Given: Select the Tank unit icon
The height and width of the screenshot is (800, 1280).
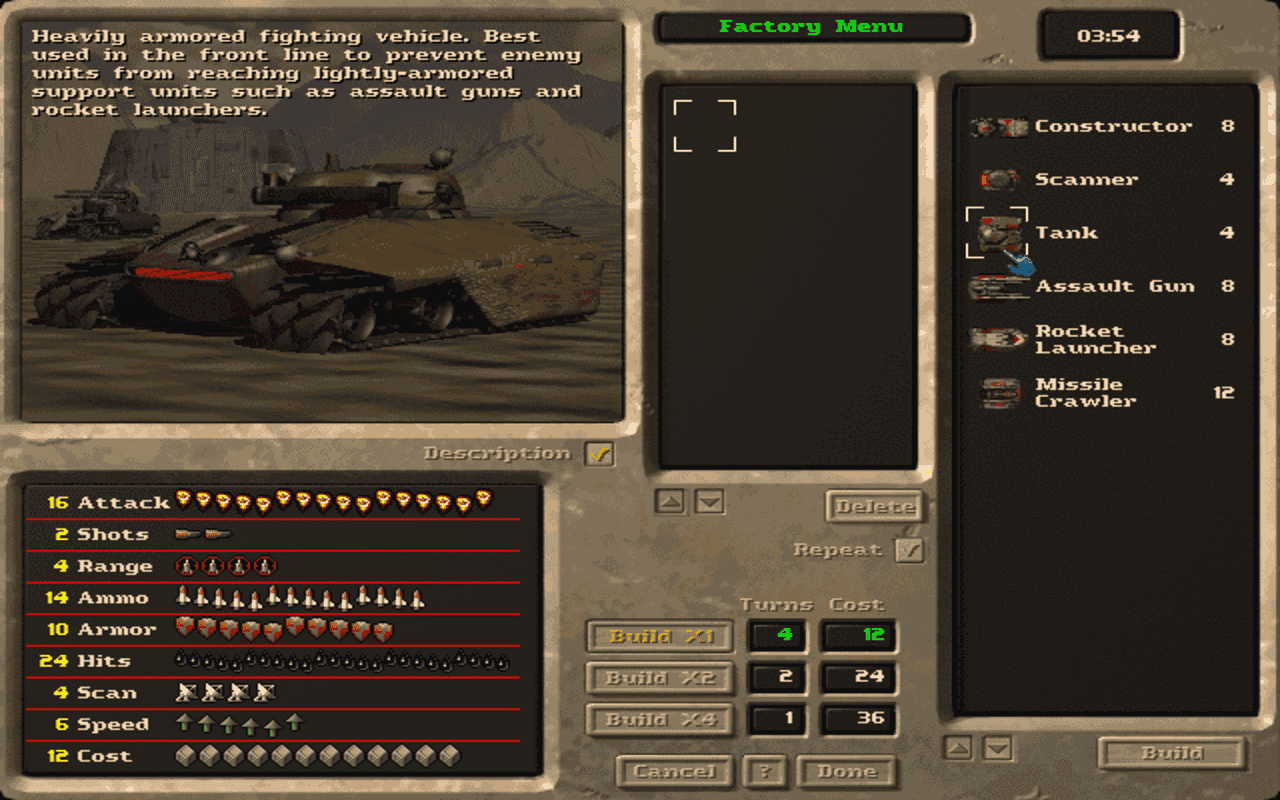Looking at the screenshot, I should pyautogui.click(x=1000, y=232).
